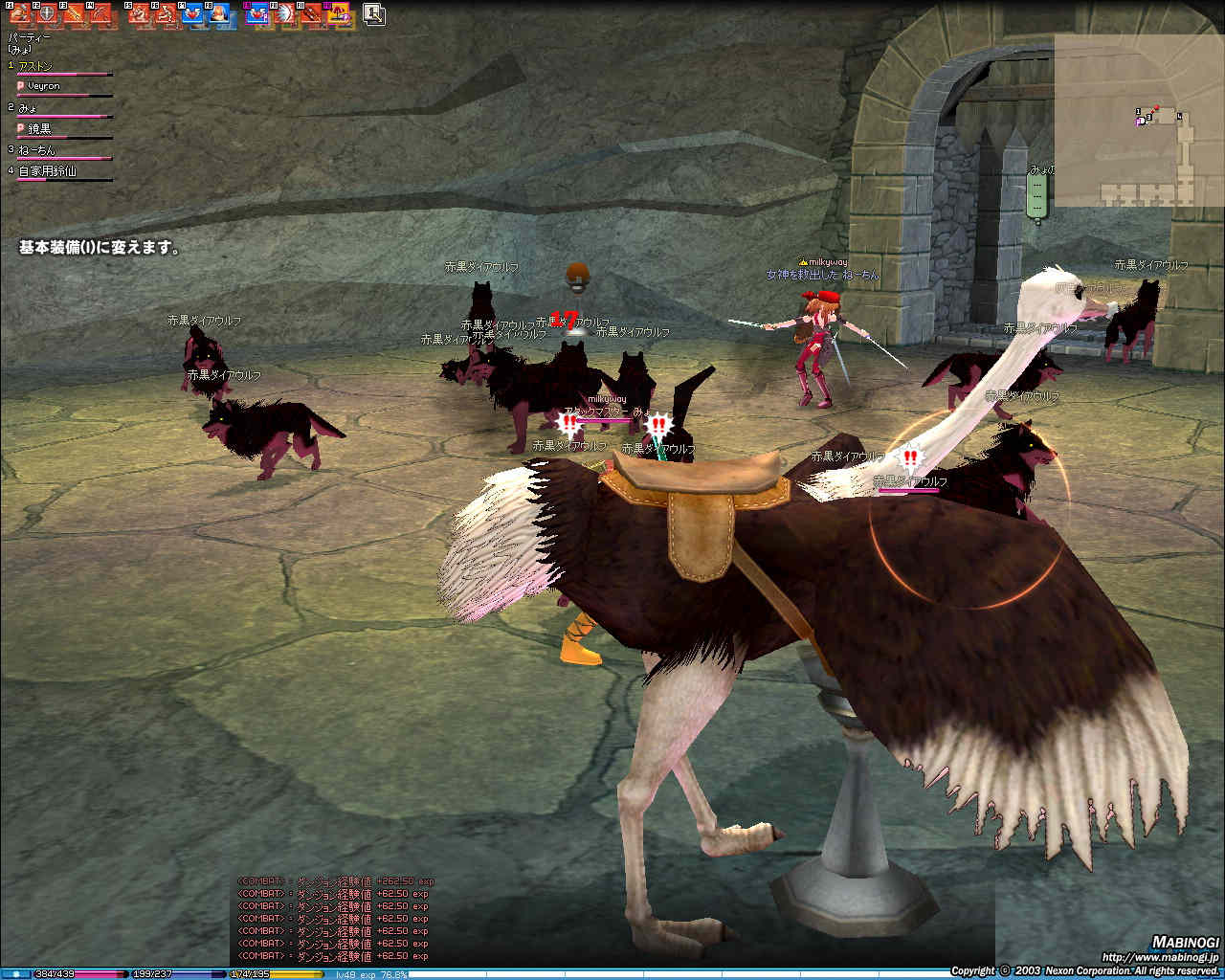Viewport: 1225px width, 980px height.
Task: Pick party member ねーちん
Action: pyautogui.click(x=37, y=150)
